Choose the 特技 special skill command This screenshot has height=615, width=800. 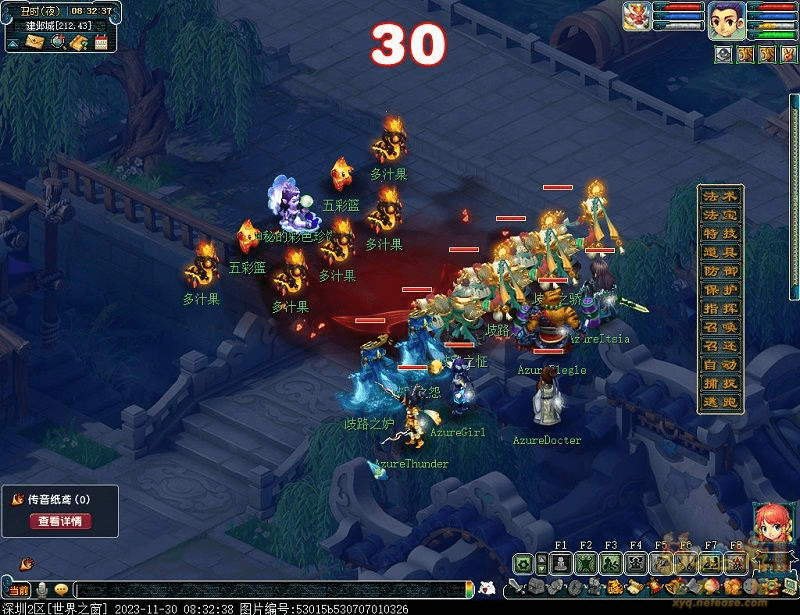click(720, 234)
